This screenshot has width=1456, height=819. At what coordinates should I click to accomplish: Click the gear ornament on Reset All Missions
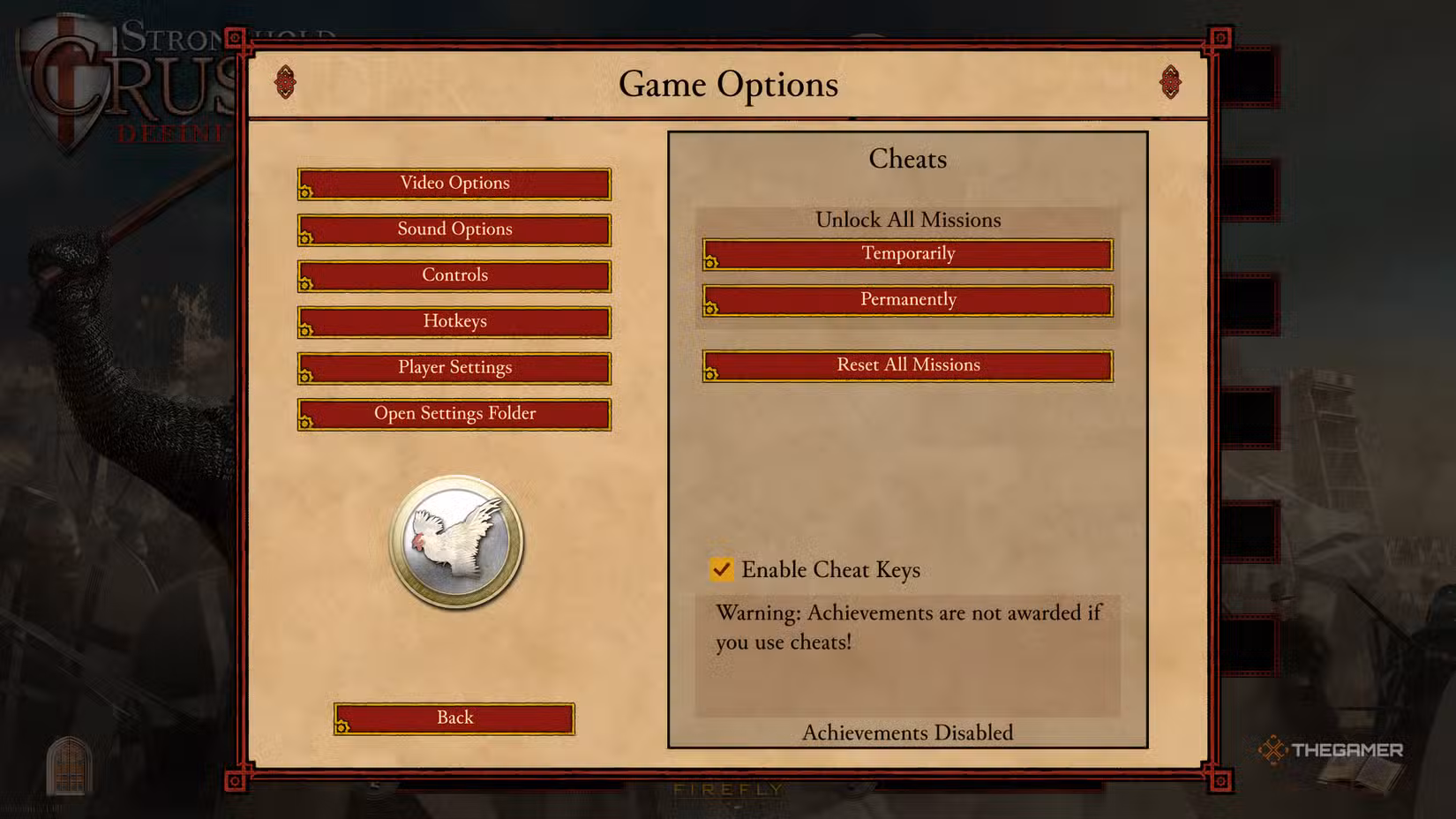711,372
